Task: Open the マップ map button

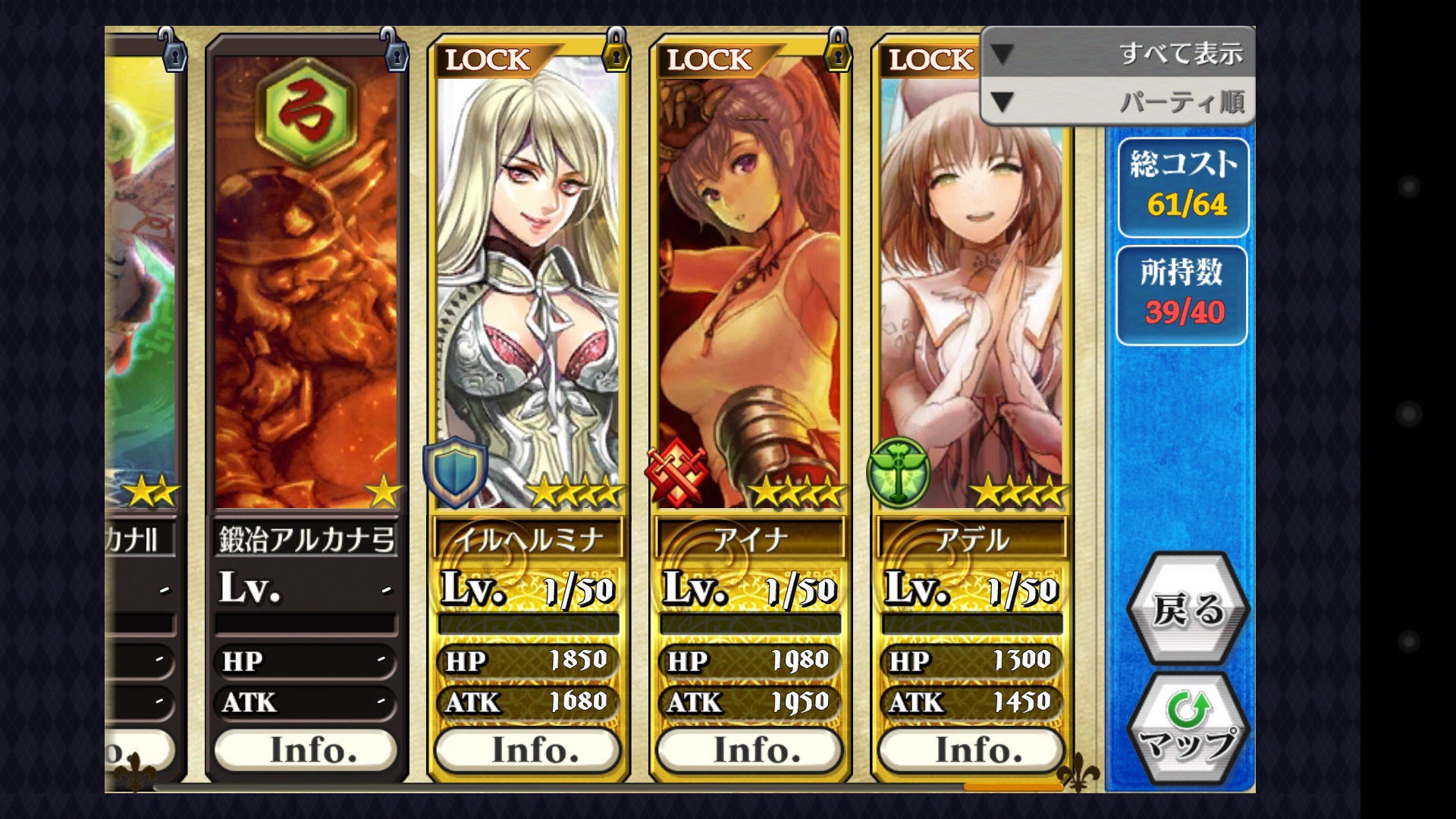Action: coord(1188,730)
